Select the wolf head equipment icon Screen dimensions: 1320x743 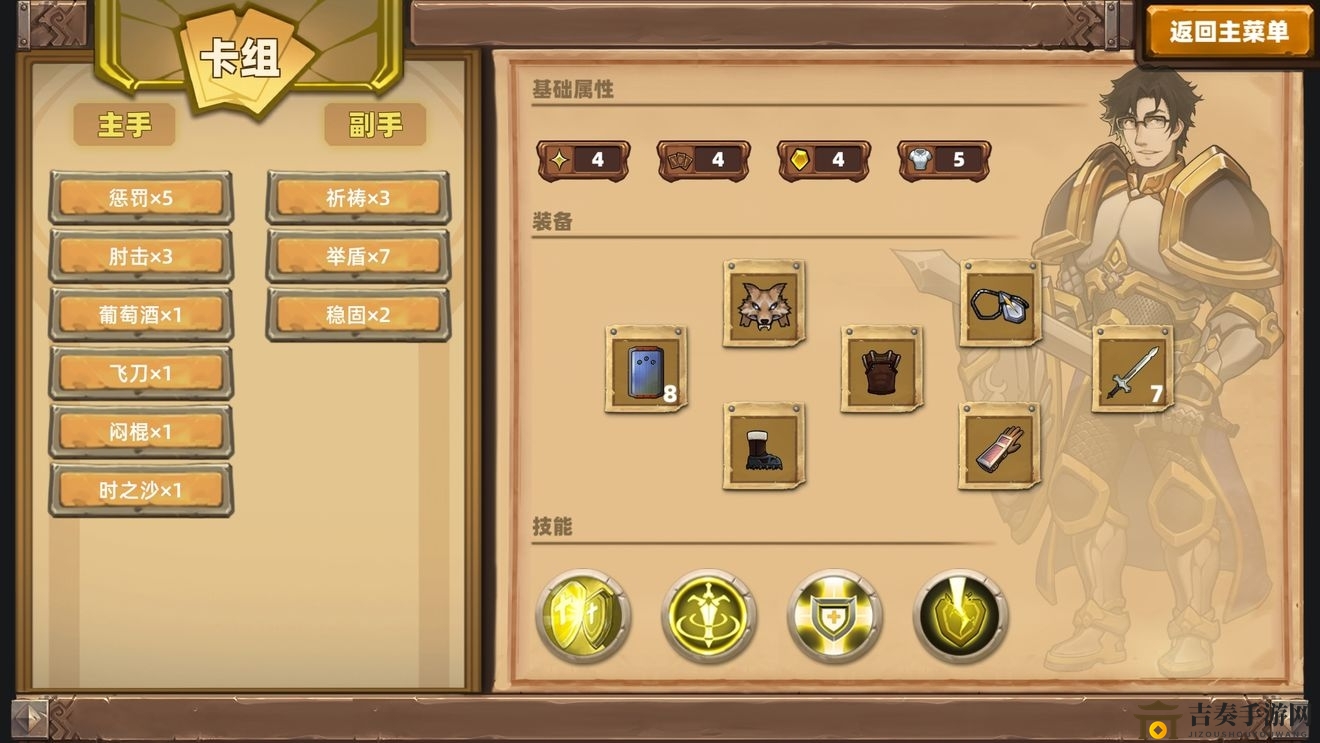[x=763, y=303]
